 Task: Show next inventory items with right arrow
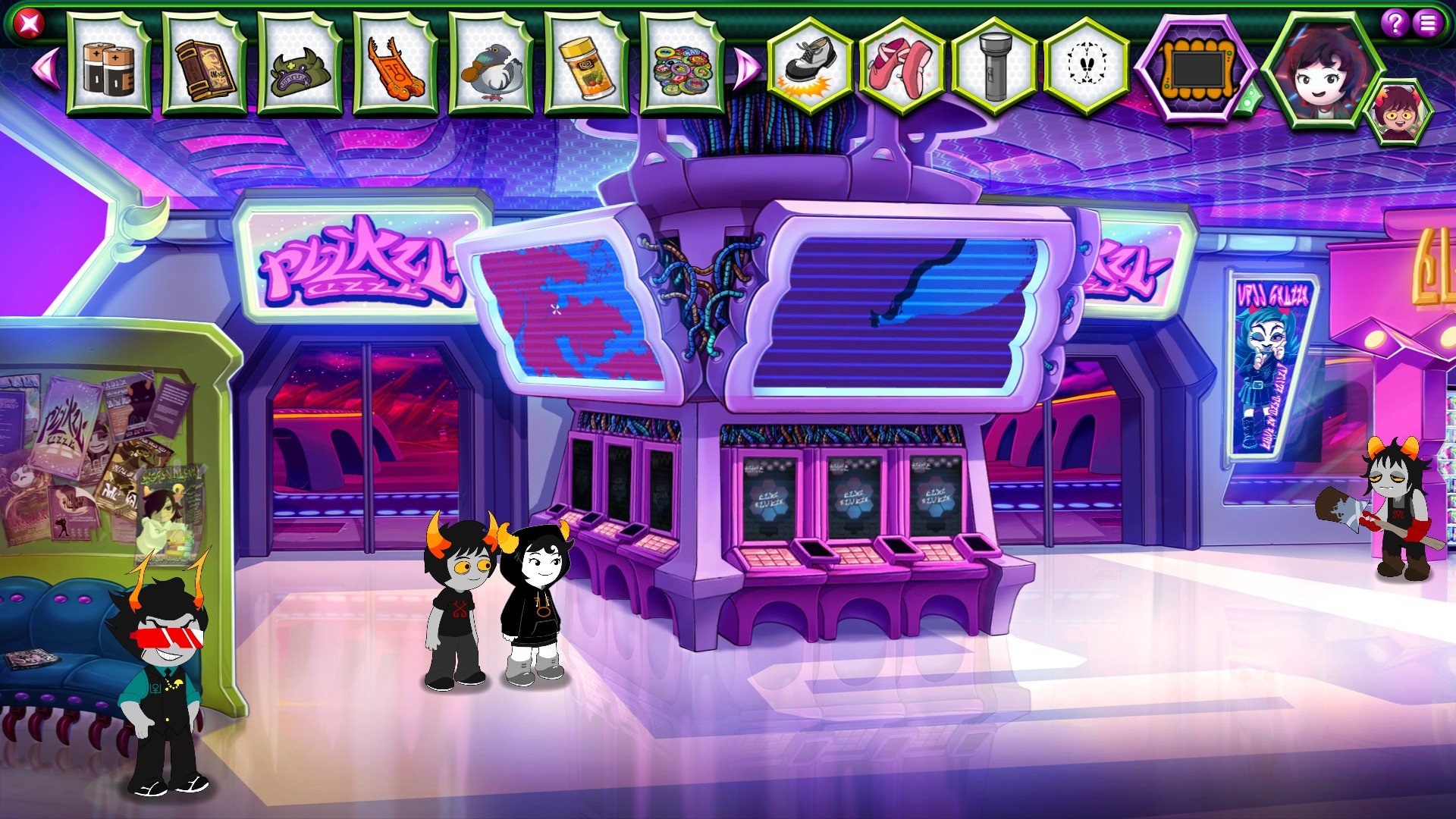click(x=746, y=67)
